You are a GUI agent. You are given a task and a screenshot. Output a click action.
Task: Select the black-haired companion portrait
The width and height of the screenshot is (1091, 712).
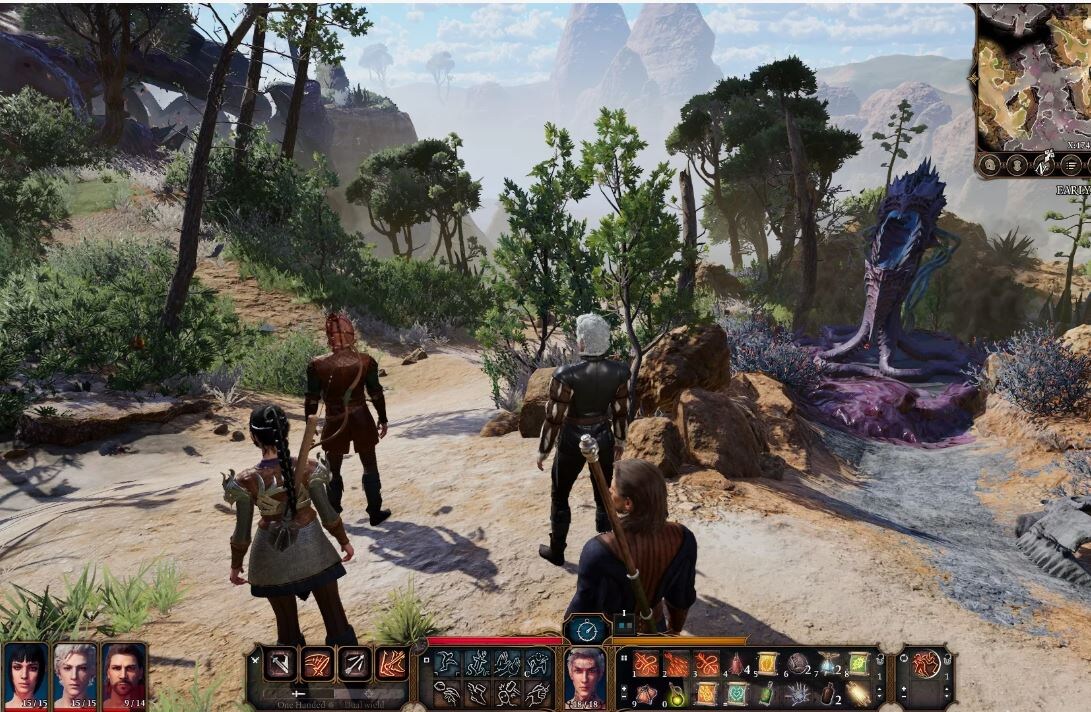point(25,671)
